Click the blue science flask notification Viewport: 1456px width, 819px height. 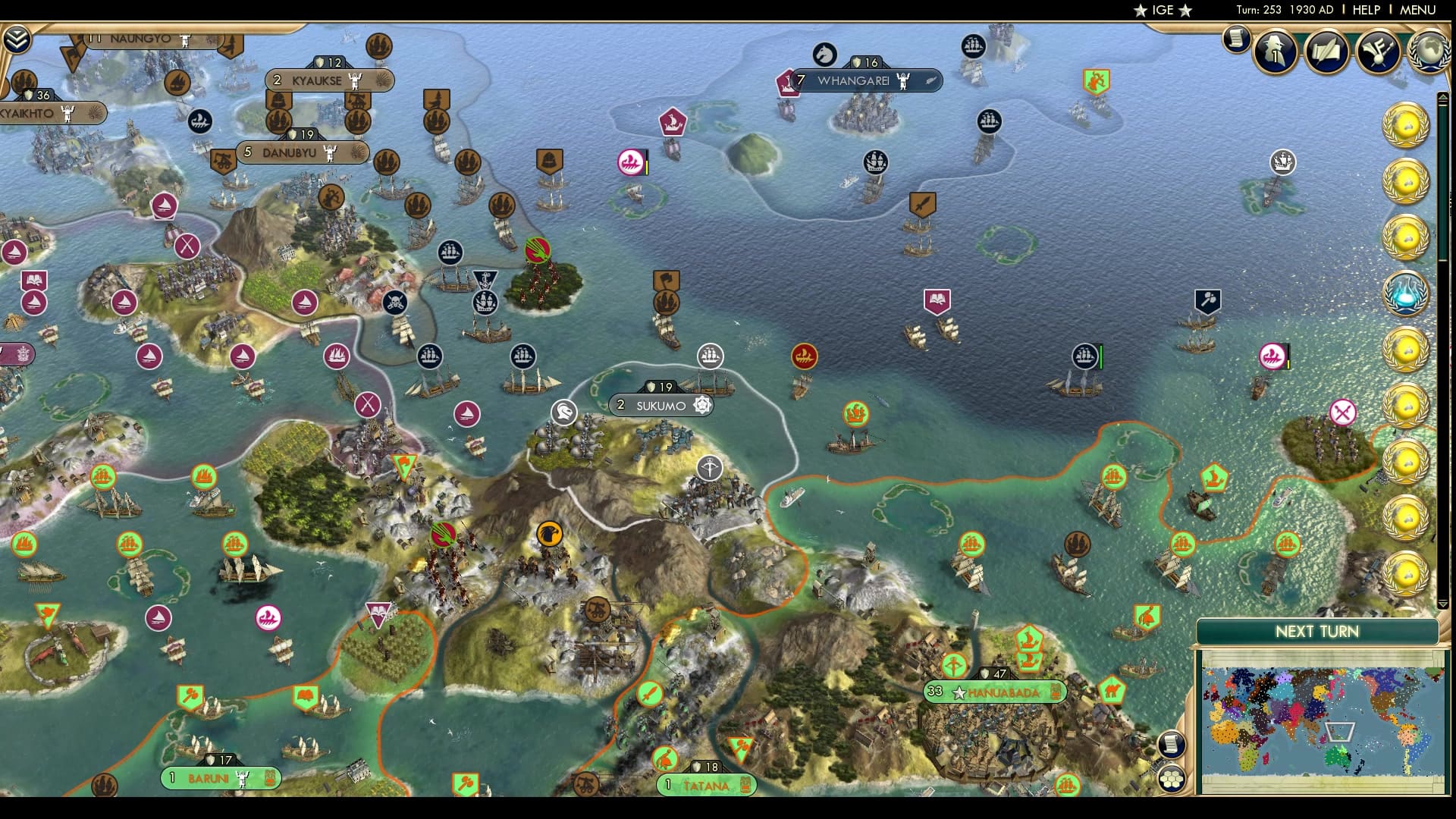click(x=1405, y=294)
